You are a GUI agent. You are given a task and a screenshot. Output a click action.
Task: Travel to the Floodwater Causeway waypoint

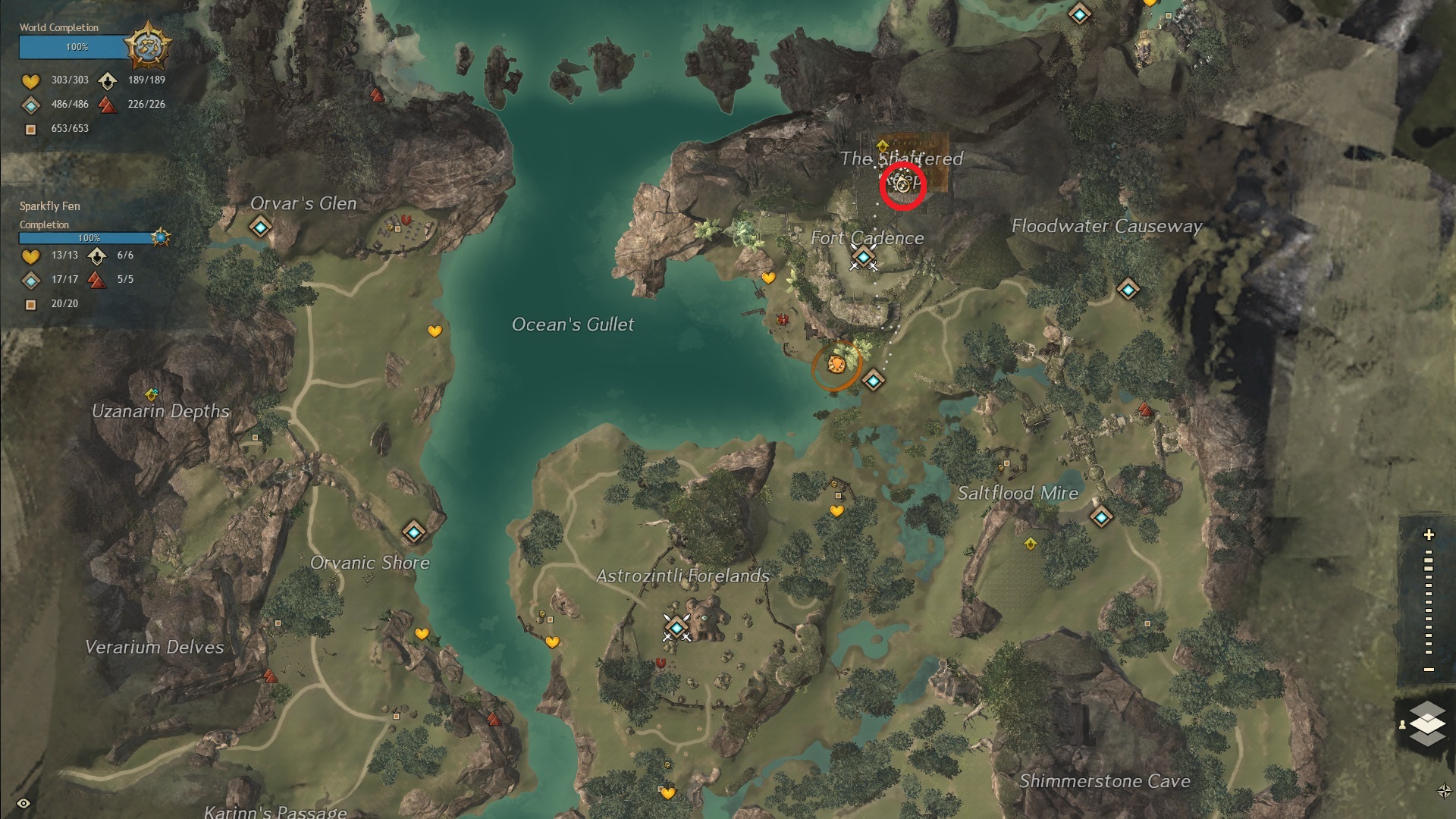click(x=1128, y=289)
